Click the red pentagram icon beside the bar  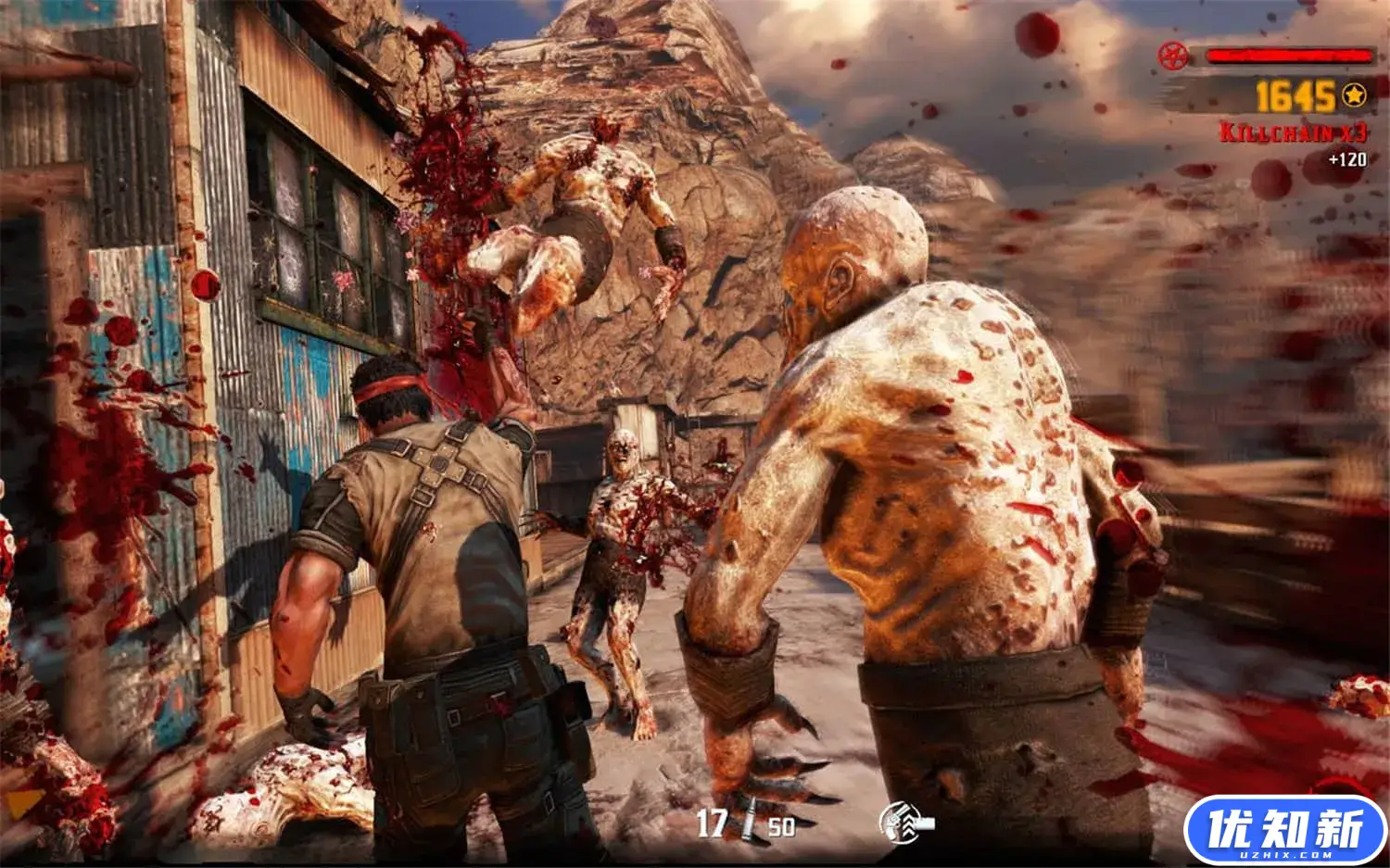(1172, 56)
